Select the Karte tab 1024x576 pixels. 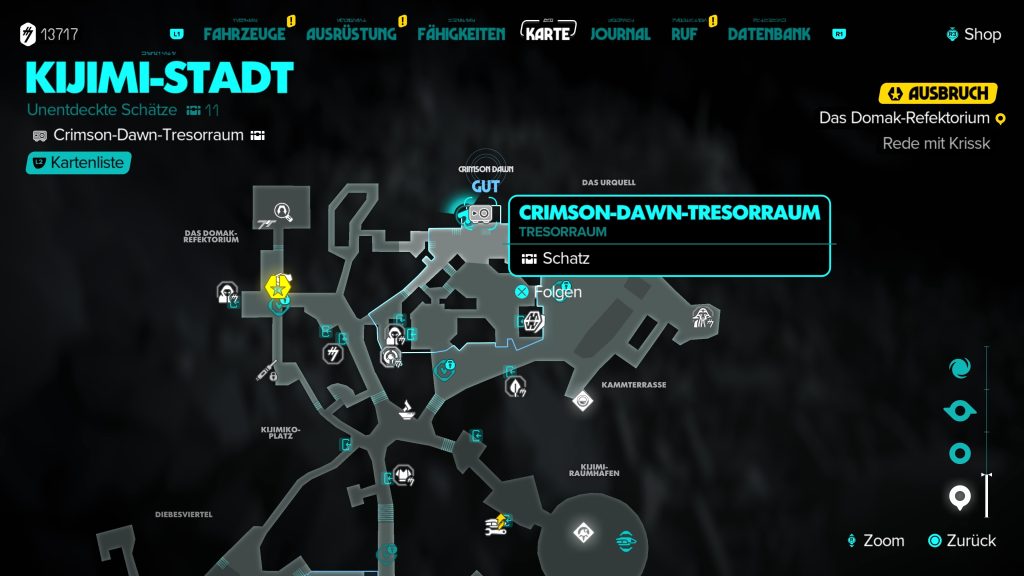pyautogui.click(x=548, y=33)
